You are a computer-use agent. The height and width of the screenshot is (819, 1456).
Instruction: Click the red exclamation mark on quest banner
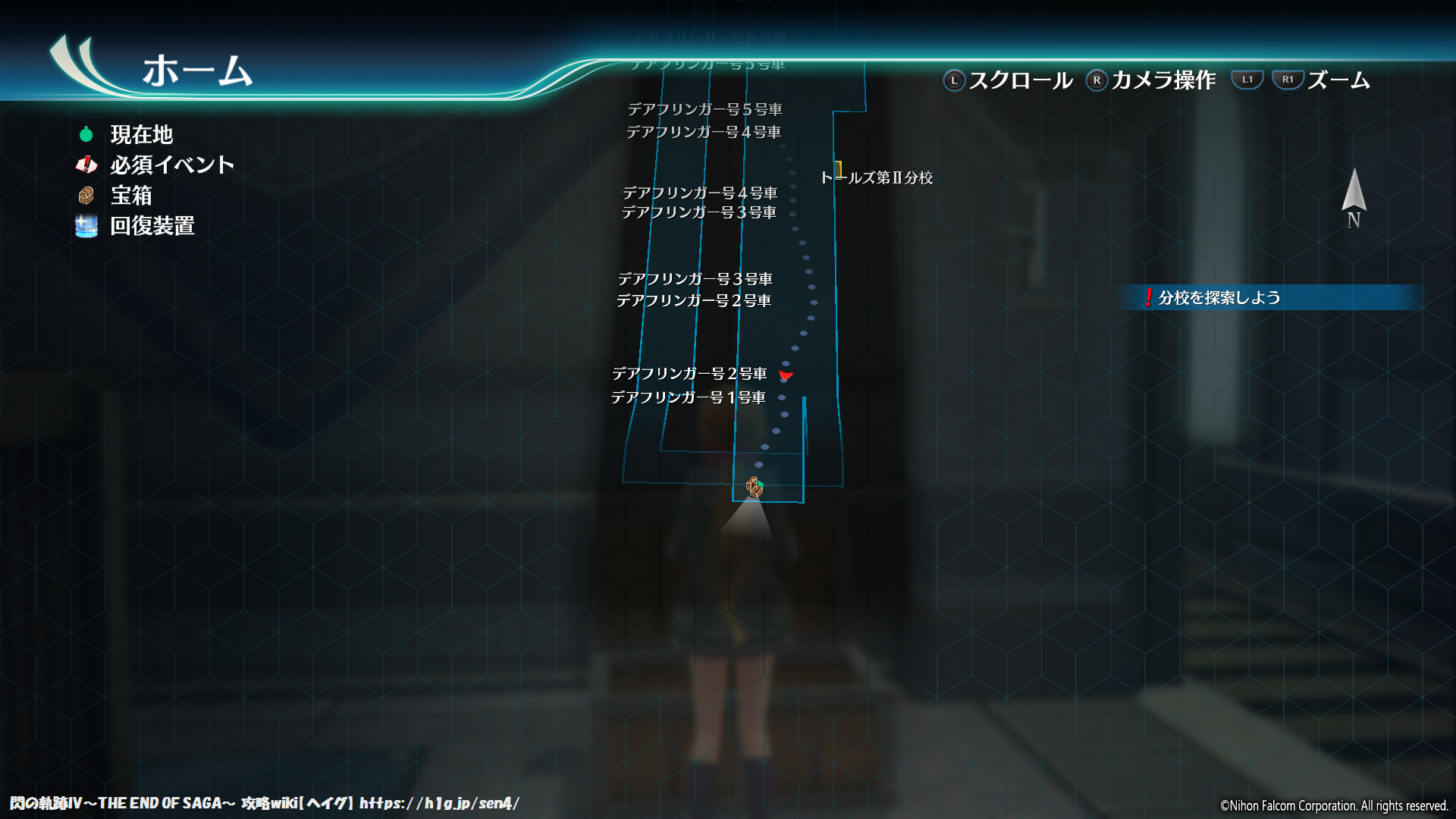click(1151, 297)
